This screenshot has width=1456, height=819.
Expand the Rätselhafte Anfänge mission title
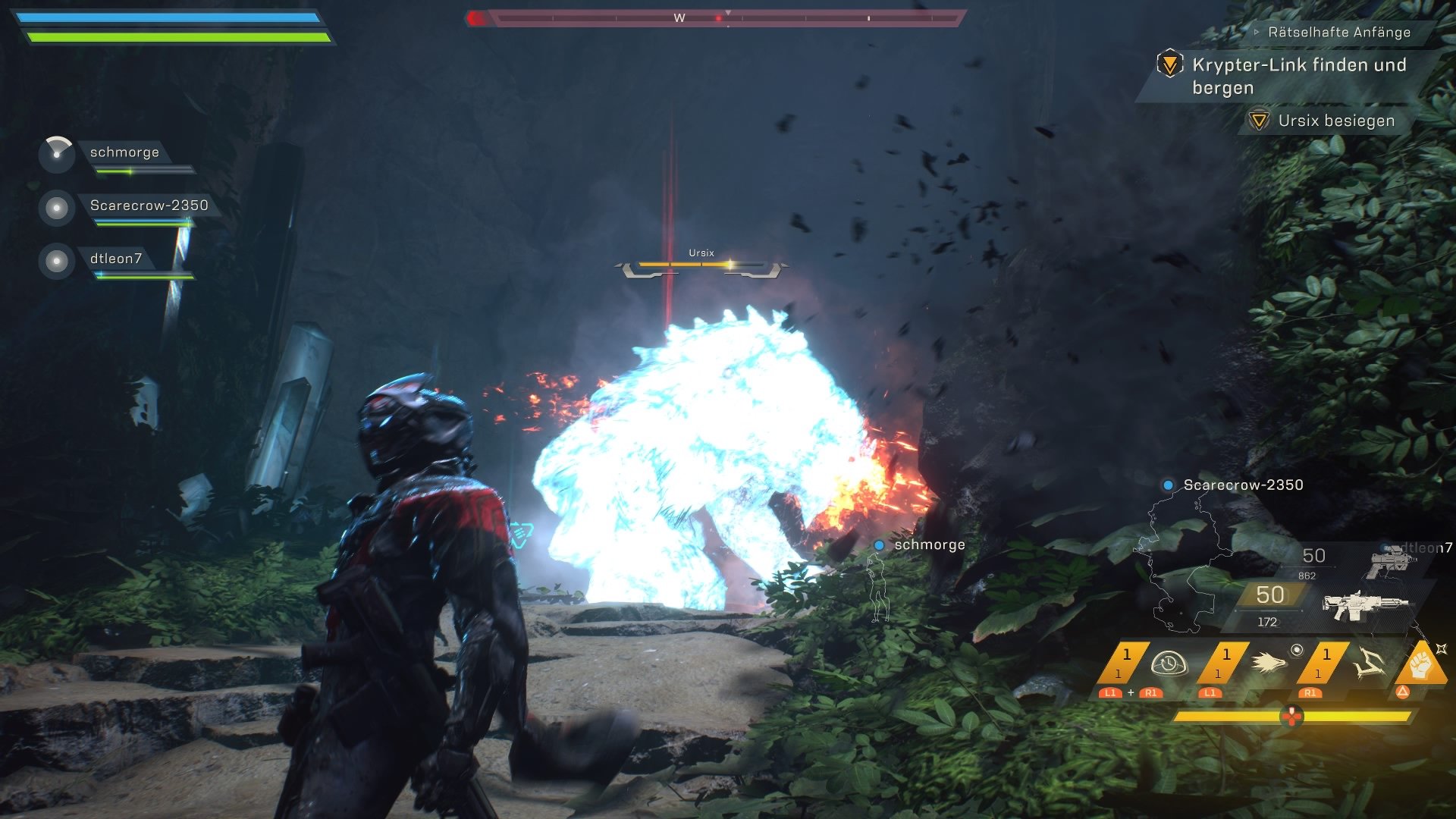pyautogui.click(x=1338, y=32)
